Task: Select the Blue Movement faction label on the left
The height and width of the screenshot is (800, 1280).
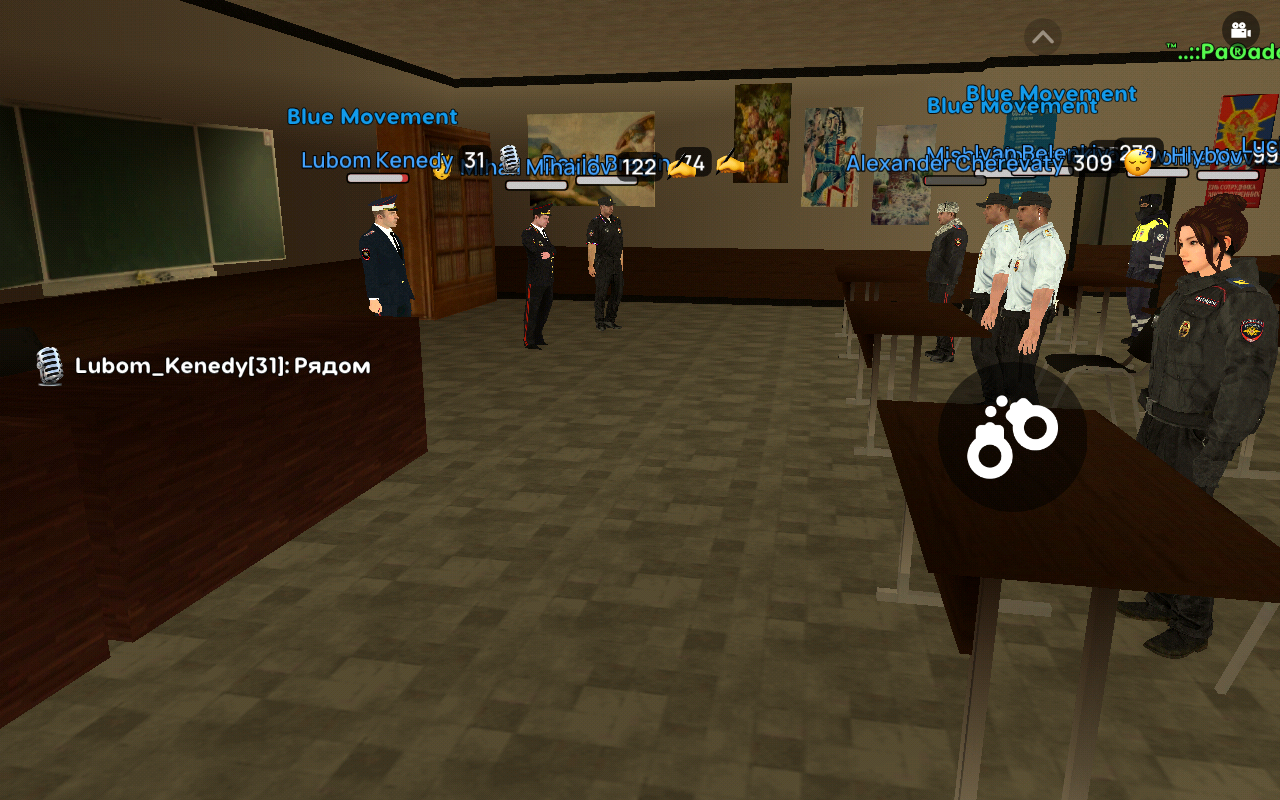Action: point(372,116)
